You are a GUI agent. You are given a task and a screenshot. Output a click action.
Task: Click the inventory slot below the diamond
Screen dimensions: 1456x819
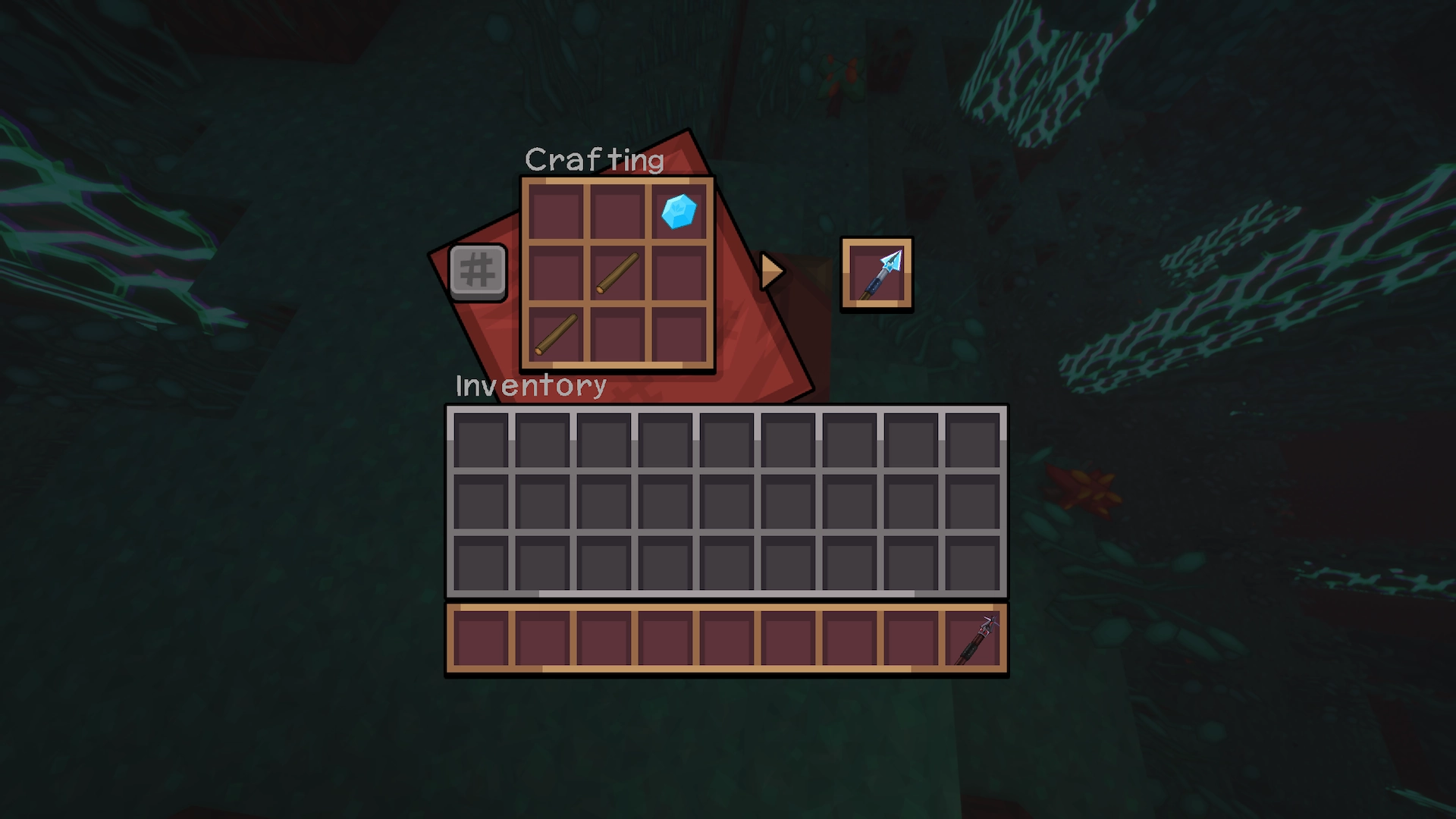pos(667,440)
